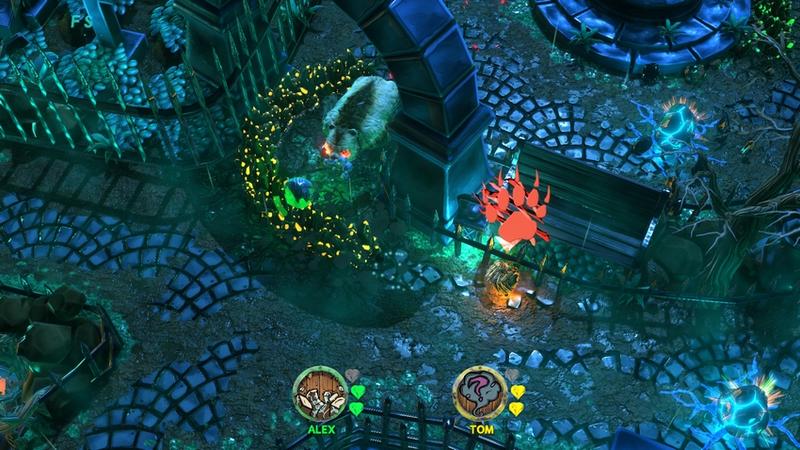Select Alex's wooden barrel portrait icon
This screenshot has width=800, height=450.
tap(319, 393)
